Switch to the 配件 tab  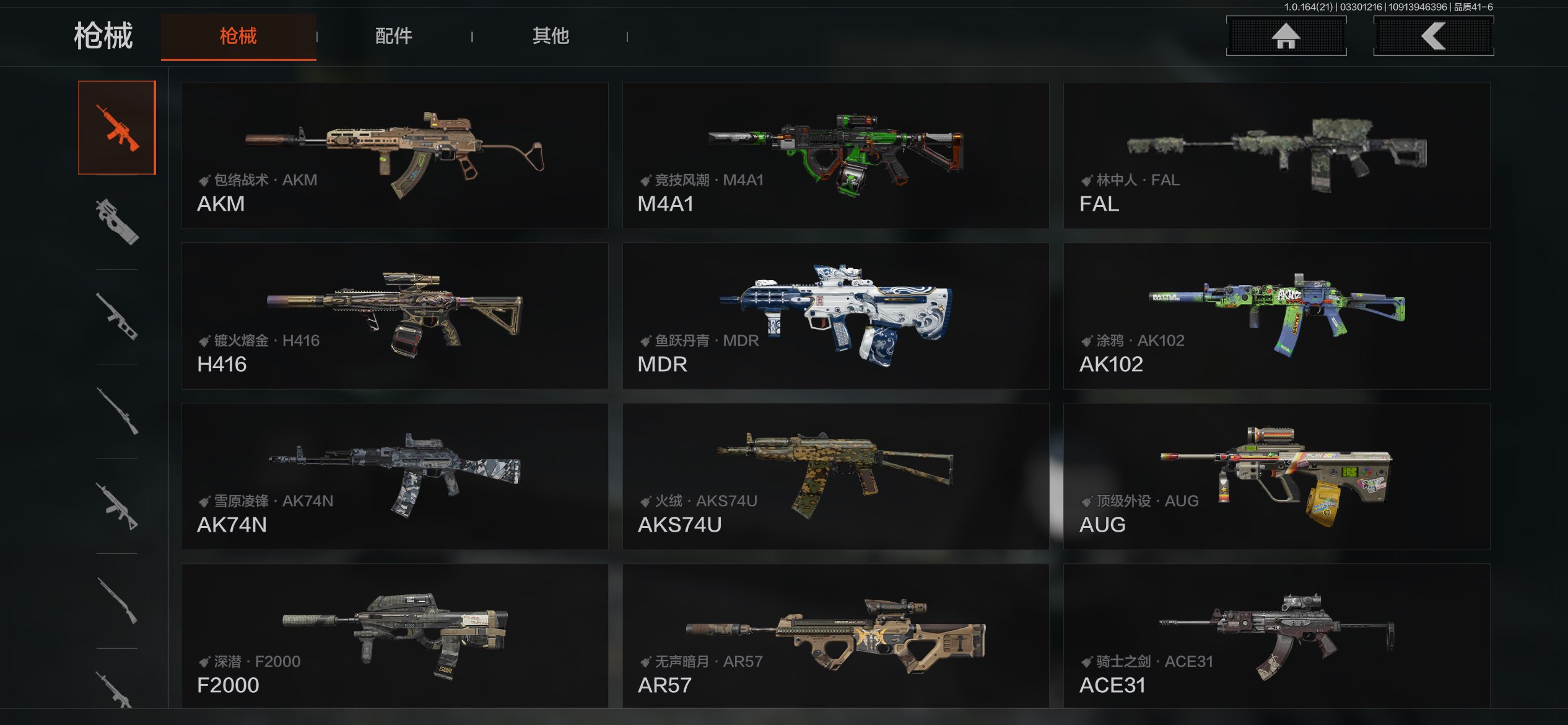pos(394,36)
